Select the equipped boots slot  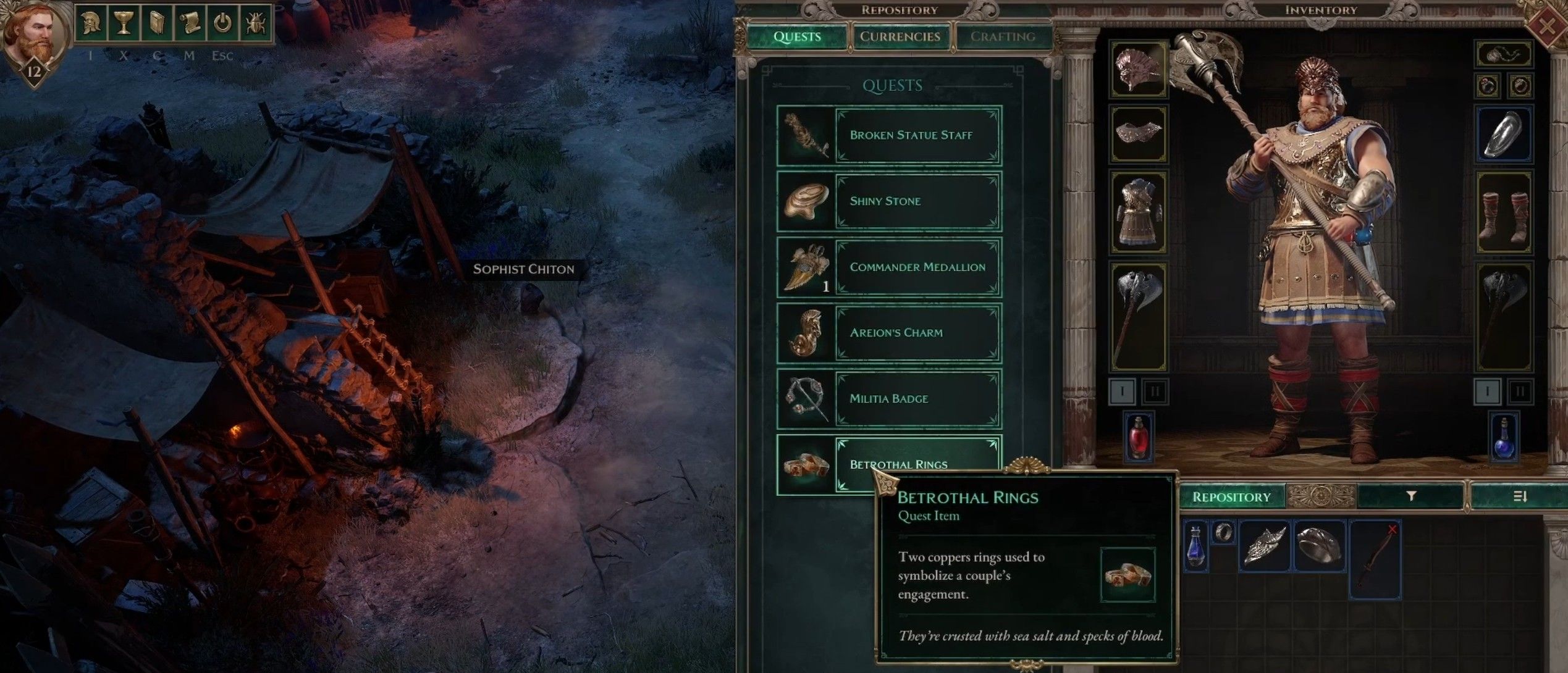pos(1504,212)
